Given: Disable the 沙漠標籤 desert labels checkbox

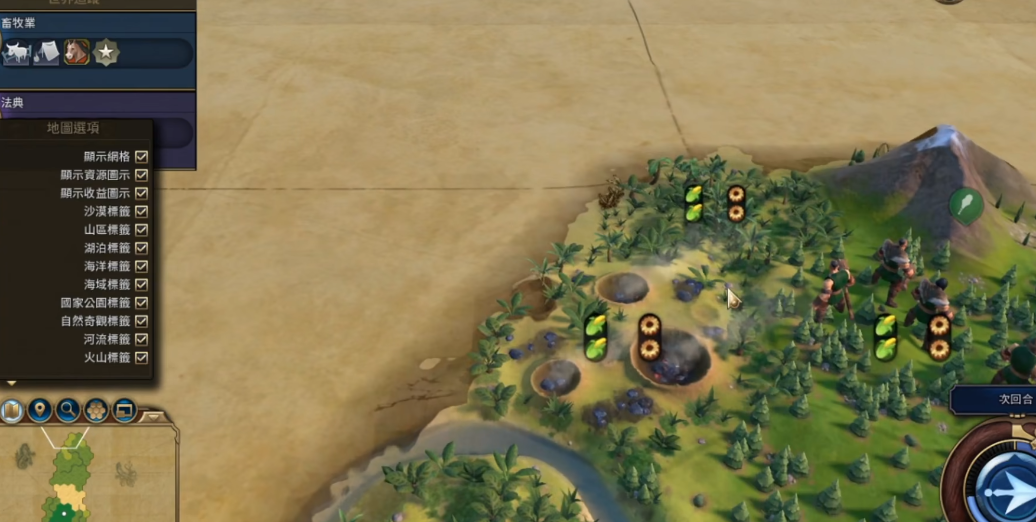Looking at the screenshot, I should (x=141, y=212).
